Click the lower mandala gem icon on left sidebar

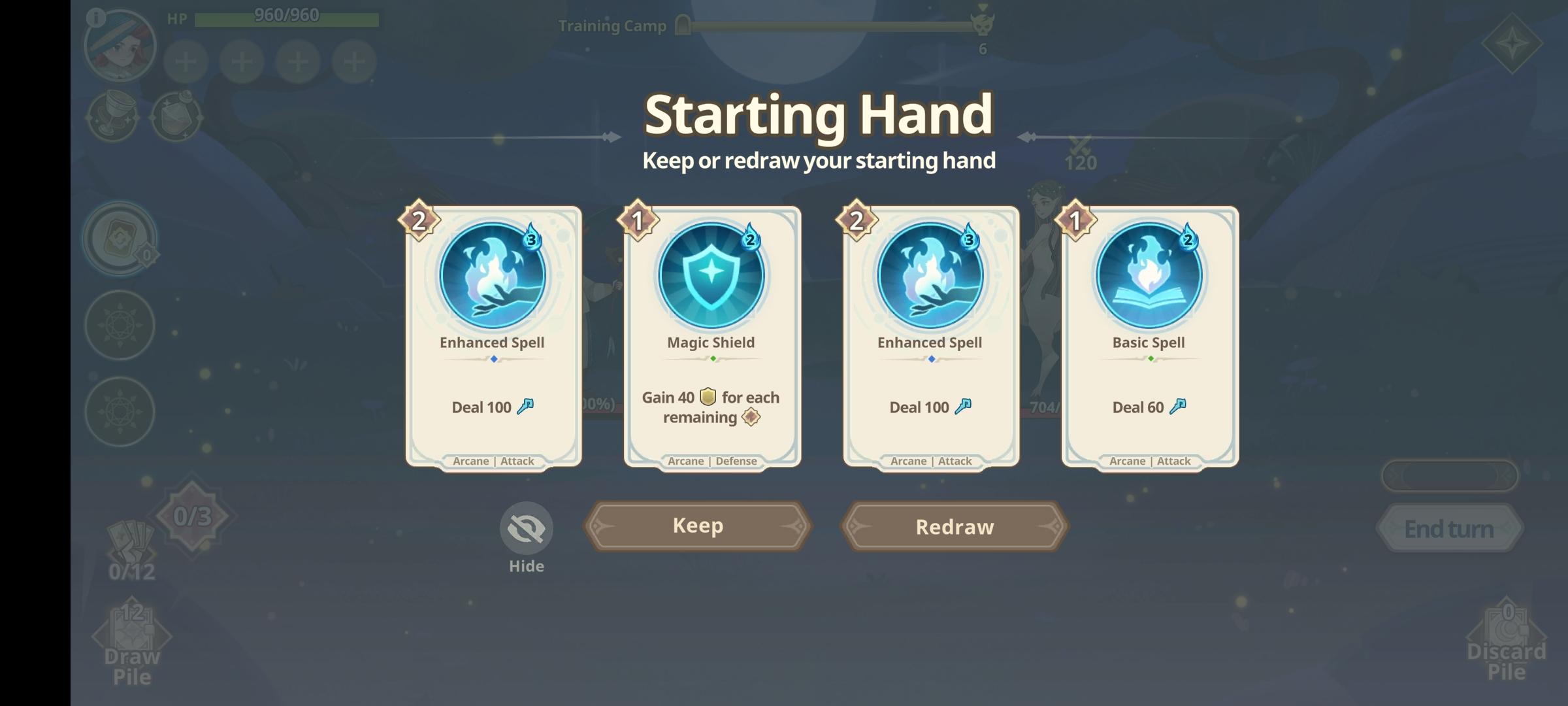120,412
